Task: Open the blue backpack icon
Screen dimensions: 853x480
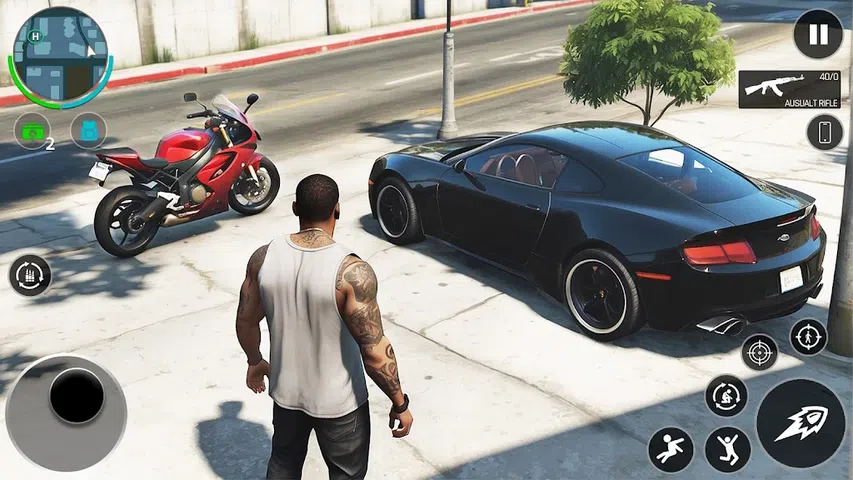Action: [x=88, y=131]
